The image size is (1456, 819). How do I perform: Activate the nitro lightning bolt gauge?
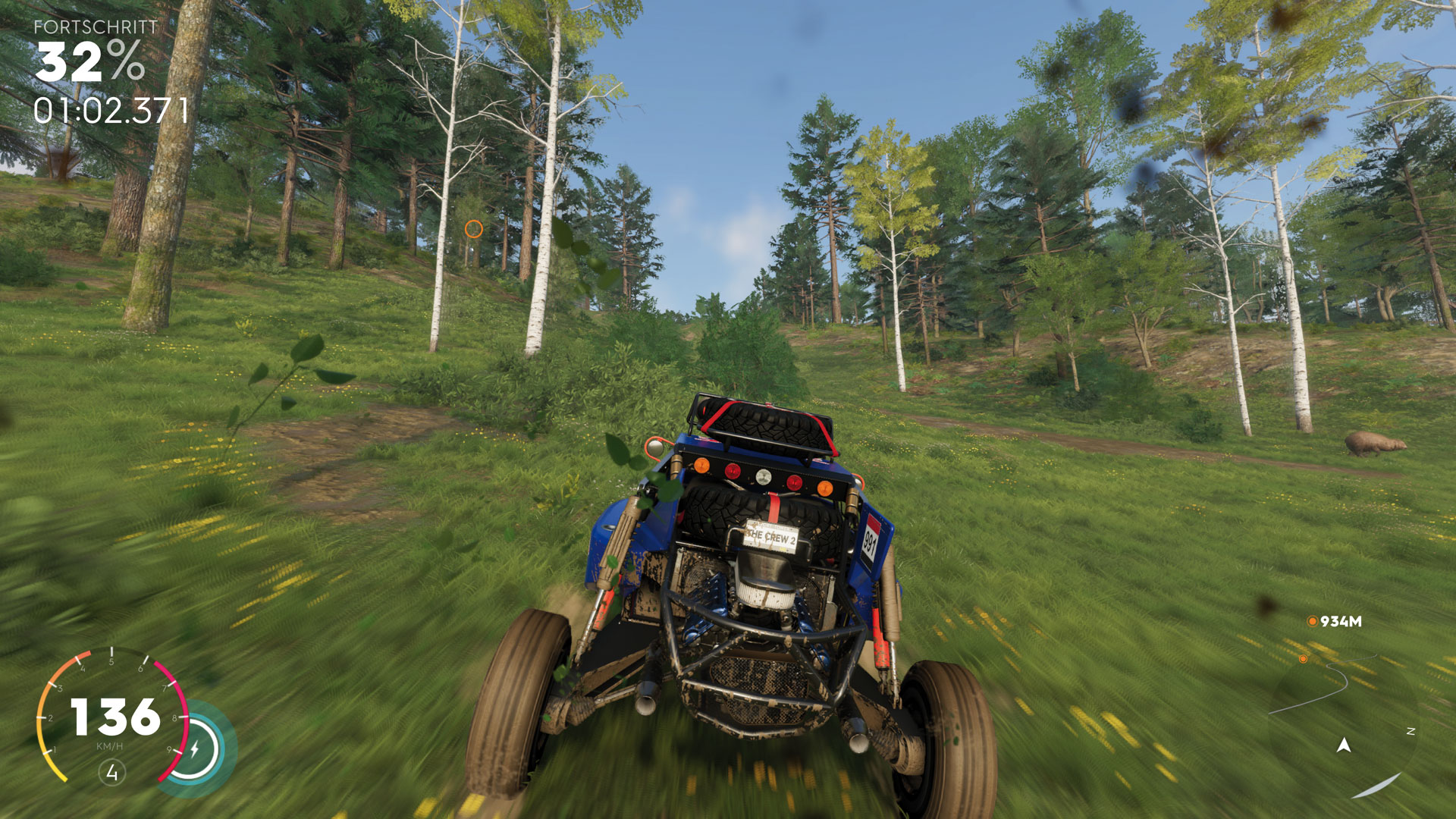tap(194, 749)
